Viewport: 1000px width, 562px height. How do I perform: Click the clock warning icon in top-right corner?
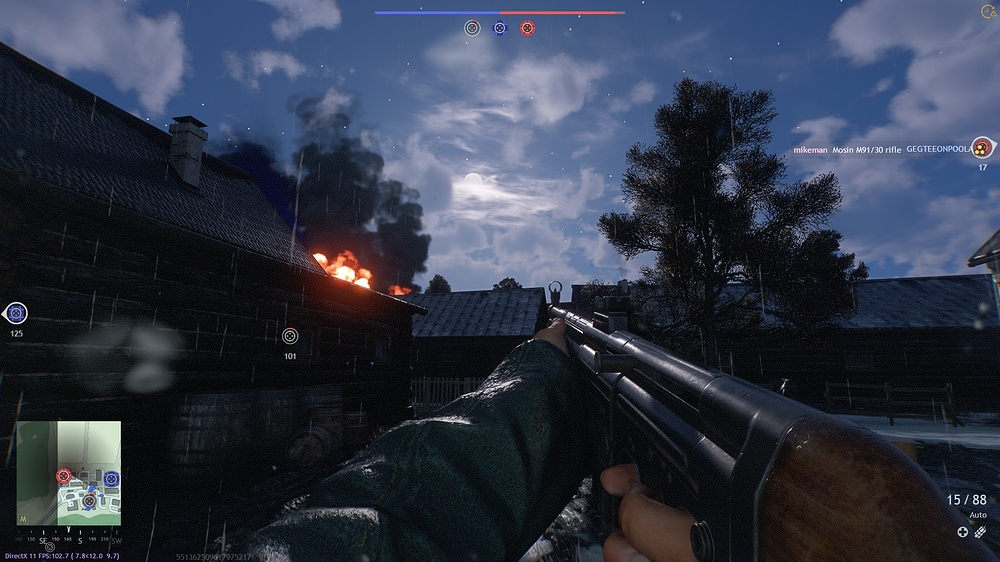click(988, 12)
